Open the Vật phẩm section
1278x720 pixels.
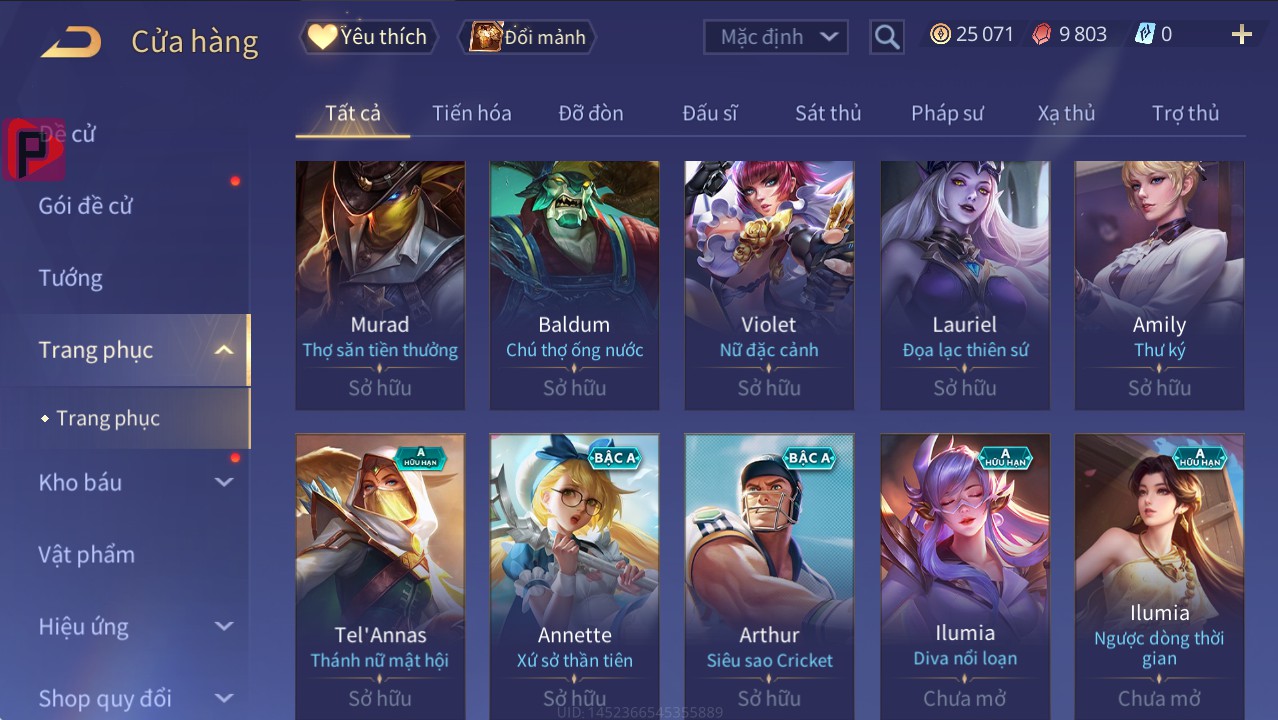87,554
